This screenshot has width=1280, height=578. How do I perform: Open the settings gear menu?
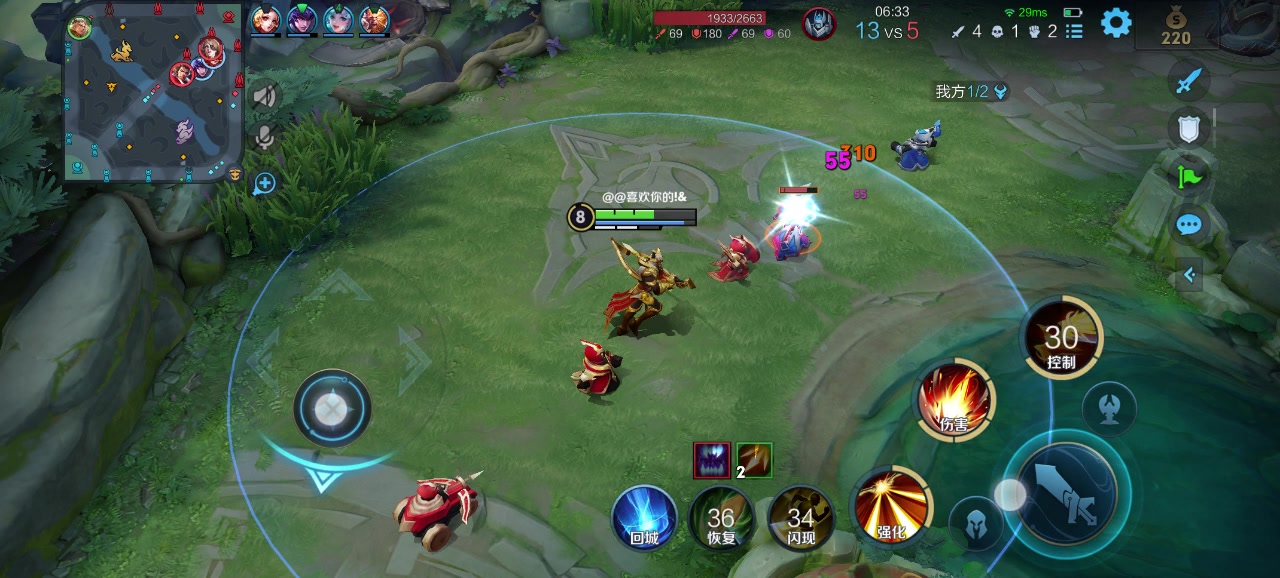tap(1116, 23)
